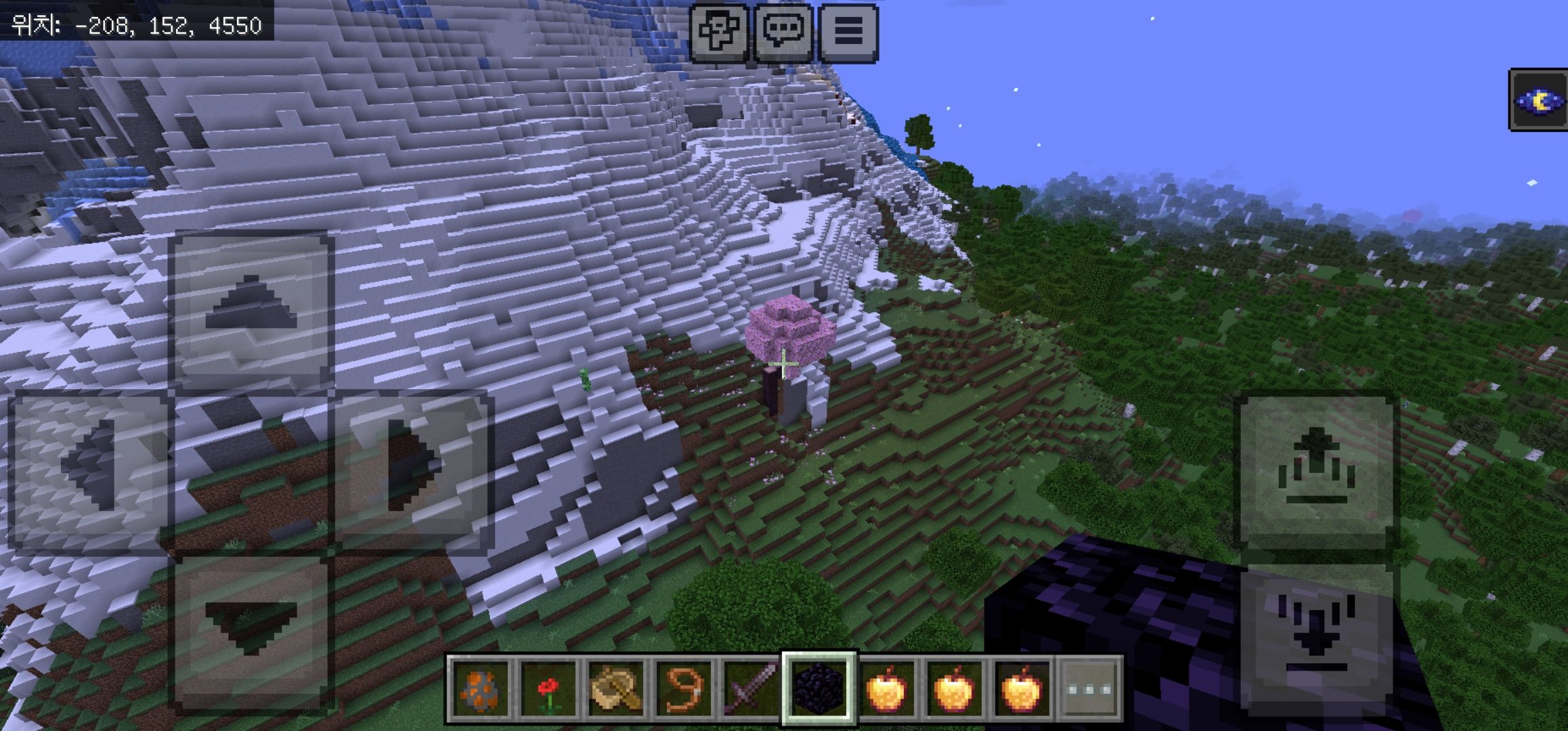1568x731 pixels.
Task: Open the emote menu
Action: (719, 32)
